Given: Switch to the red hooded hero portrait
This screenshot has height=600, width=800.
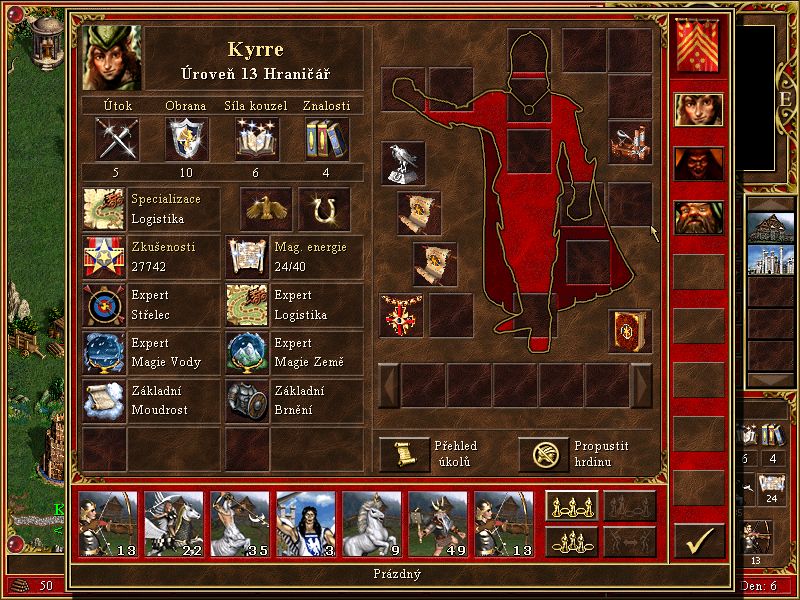Looking at the screenshot, I should (698, 163).
